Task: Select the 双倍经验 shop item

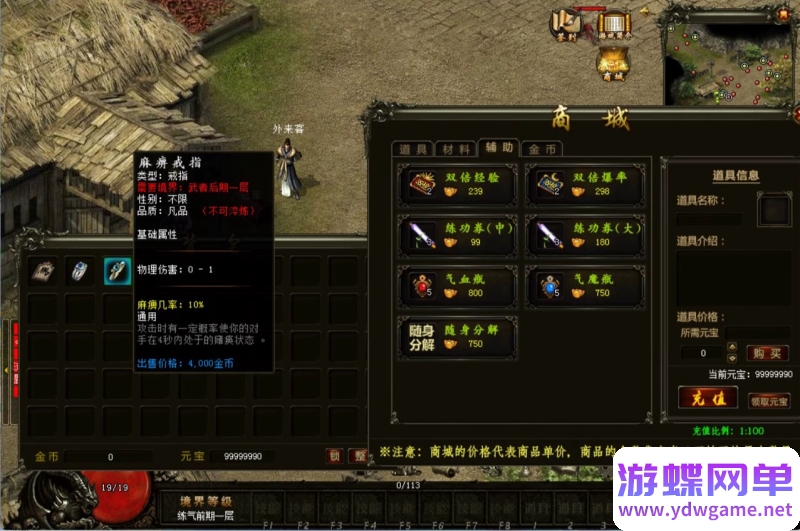Action: (x=457, y=184)
